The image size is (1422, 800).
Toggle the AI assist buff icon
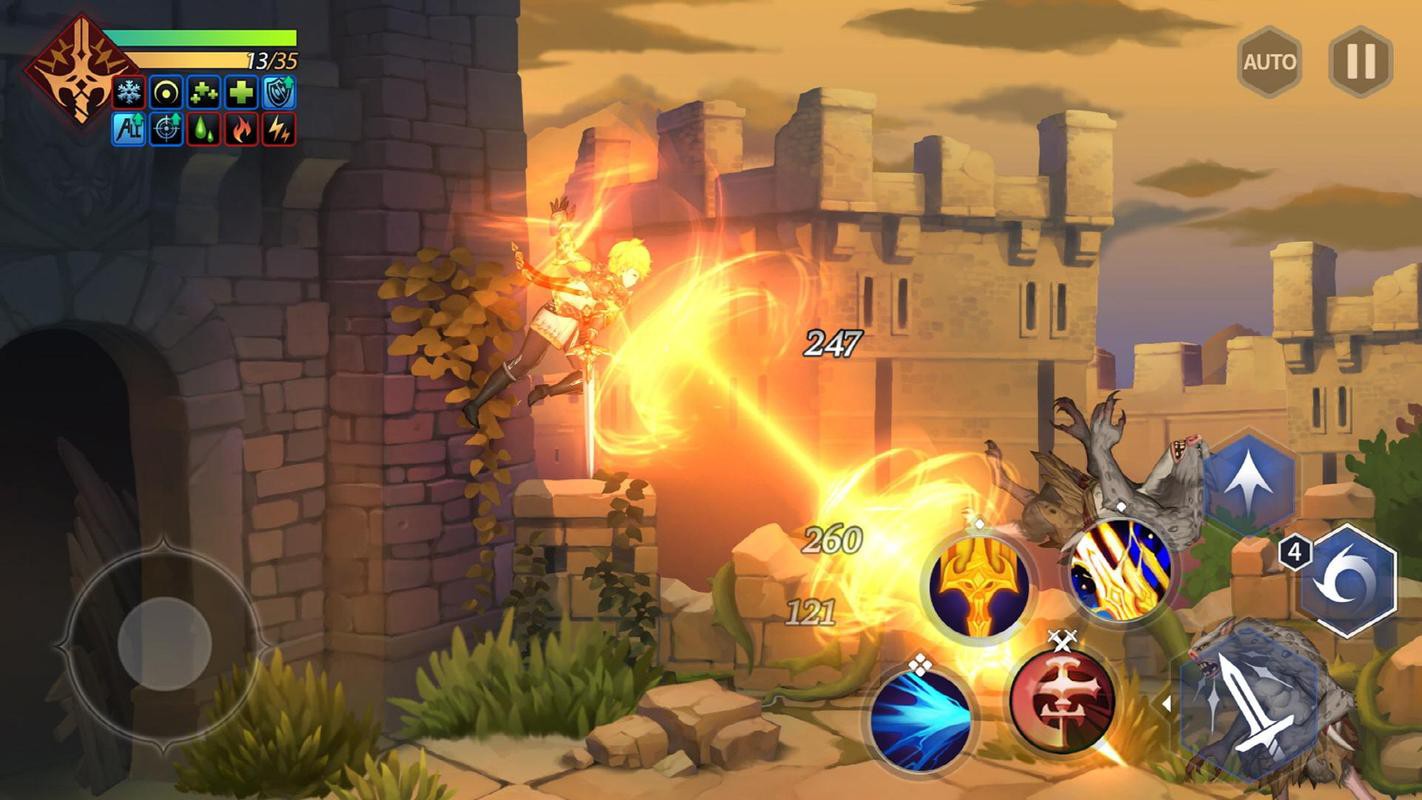[127, 127]
